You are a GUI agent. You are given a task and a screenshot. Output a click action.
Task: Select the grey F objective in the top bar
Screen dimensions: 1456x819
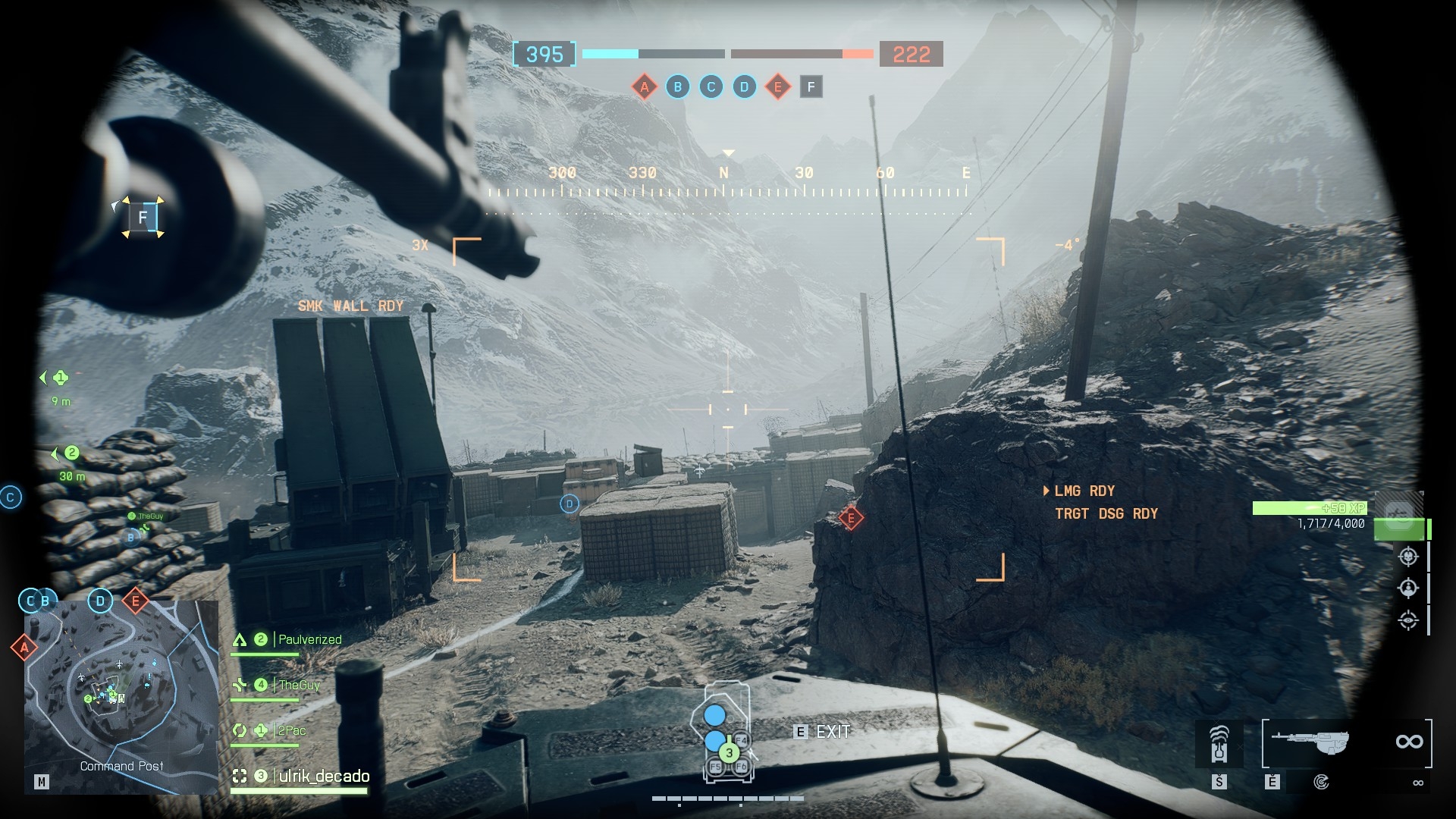[x=811, y=87]
